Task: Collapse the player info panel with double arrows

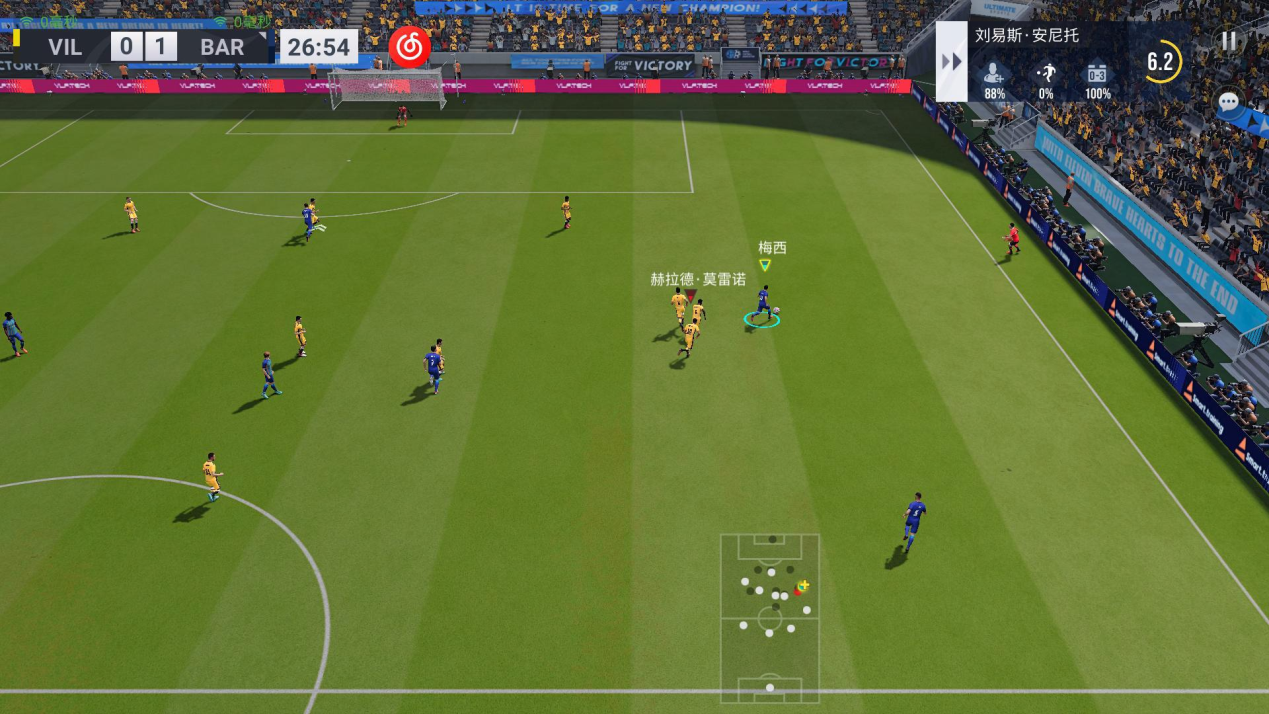Action: pos(951,62)
